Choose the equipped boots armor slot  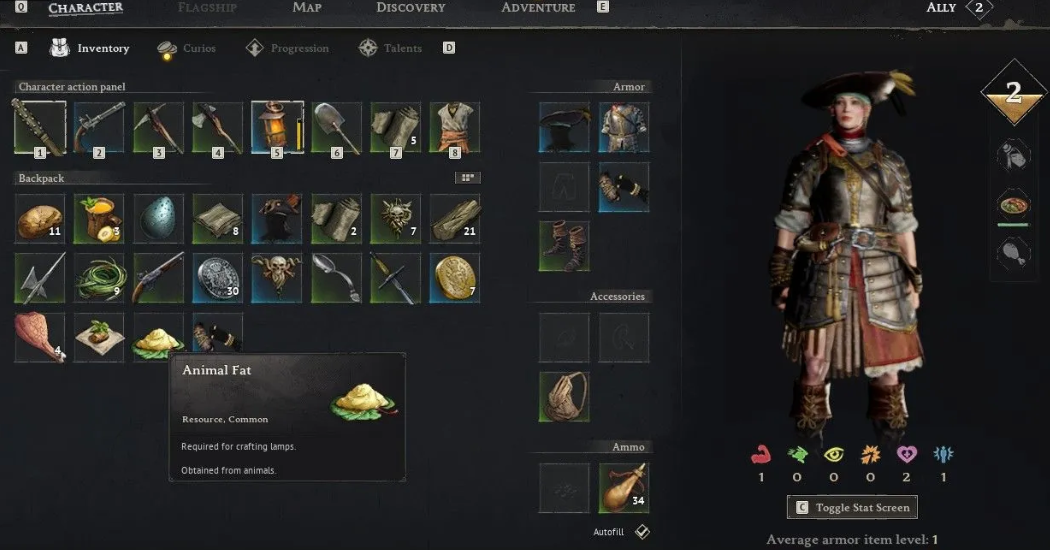(564, 246)
